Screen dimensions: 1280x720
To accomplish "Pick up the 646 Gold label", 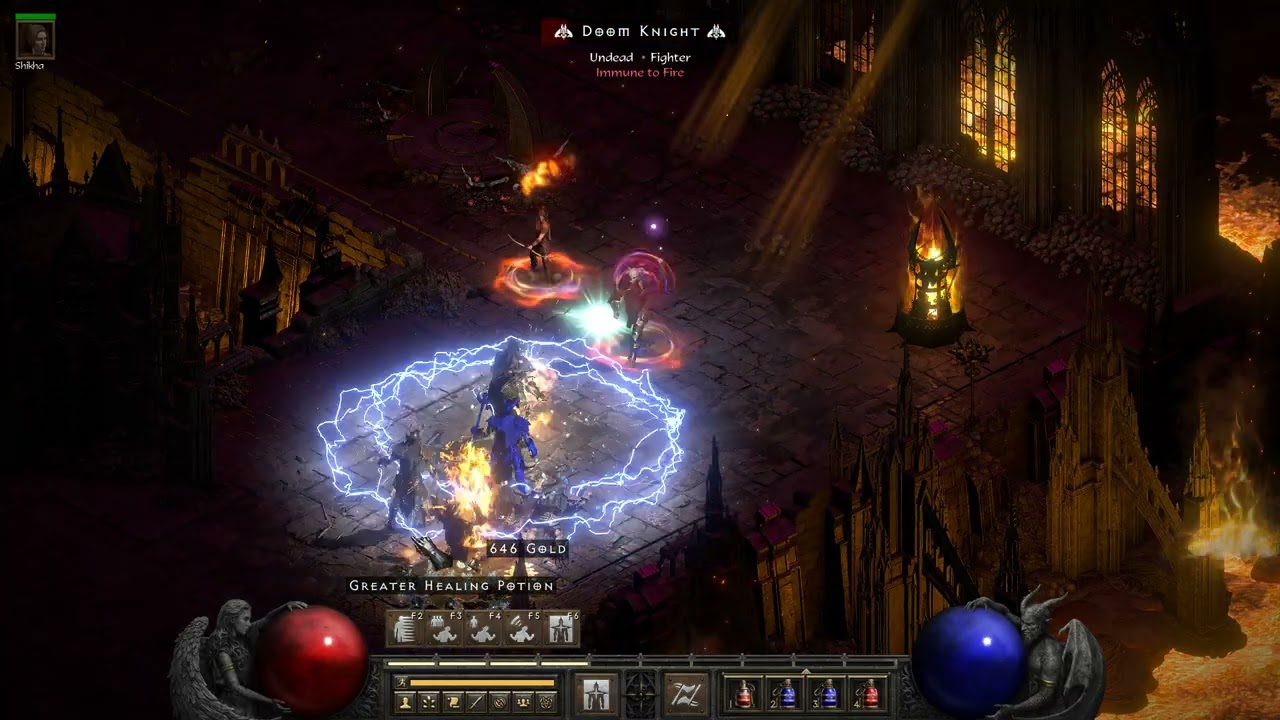I will tap(527, 549).
